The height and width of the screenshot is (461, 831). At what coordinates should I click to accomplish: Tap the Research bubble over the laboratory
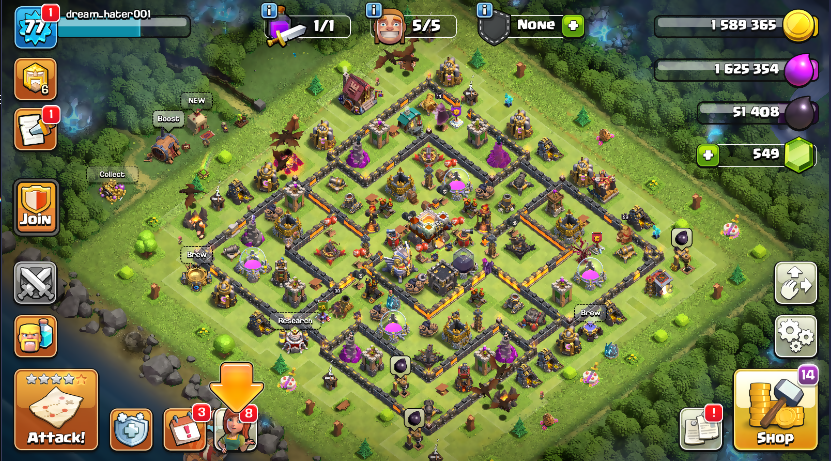294,320
